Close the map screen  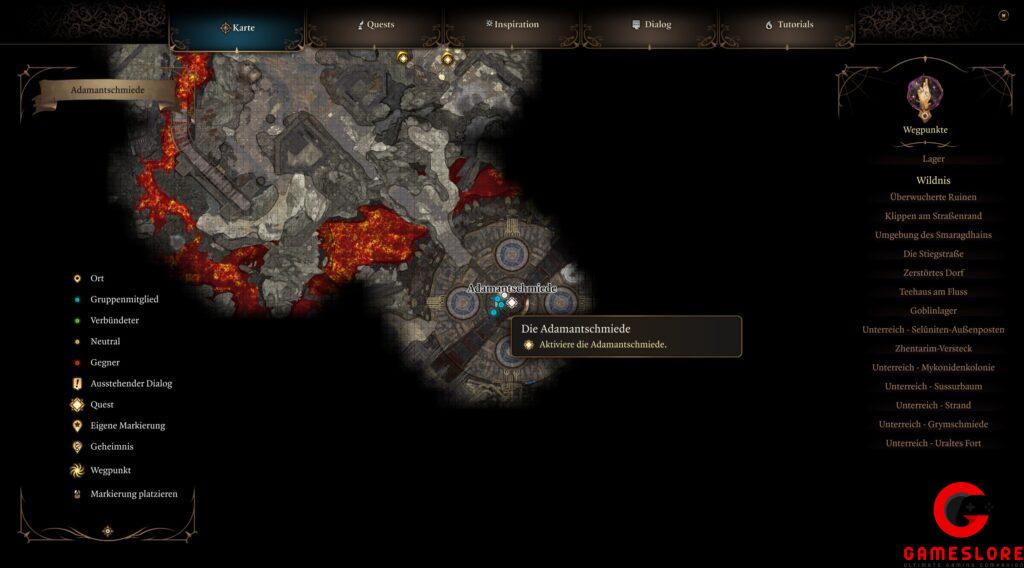click(x=1003, y=15)
